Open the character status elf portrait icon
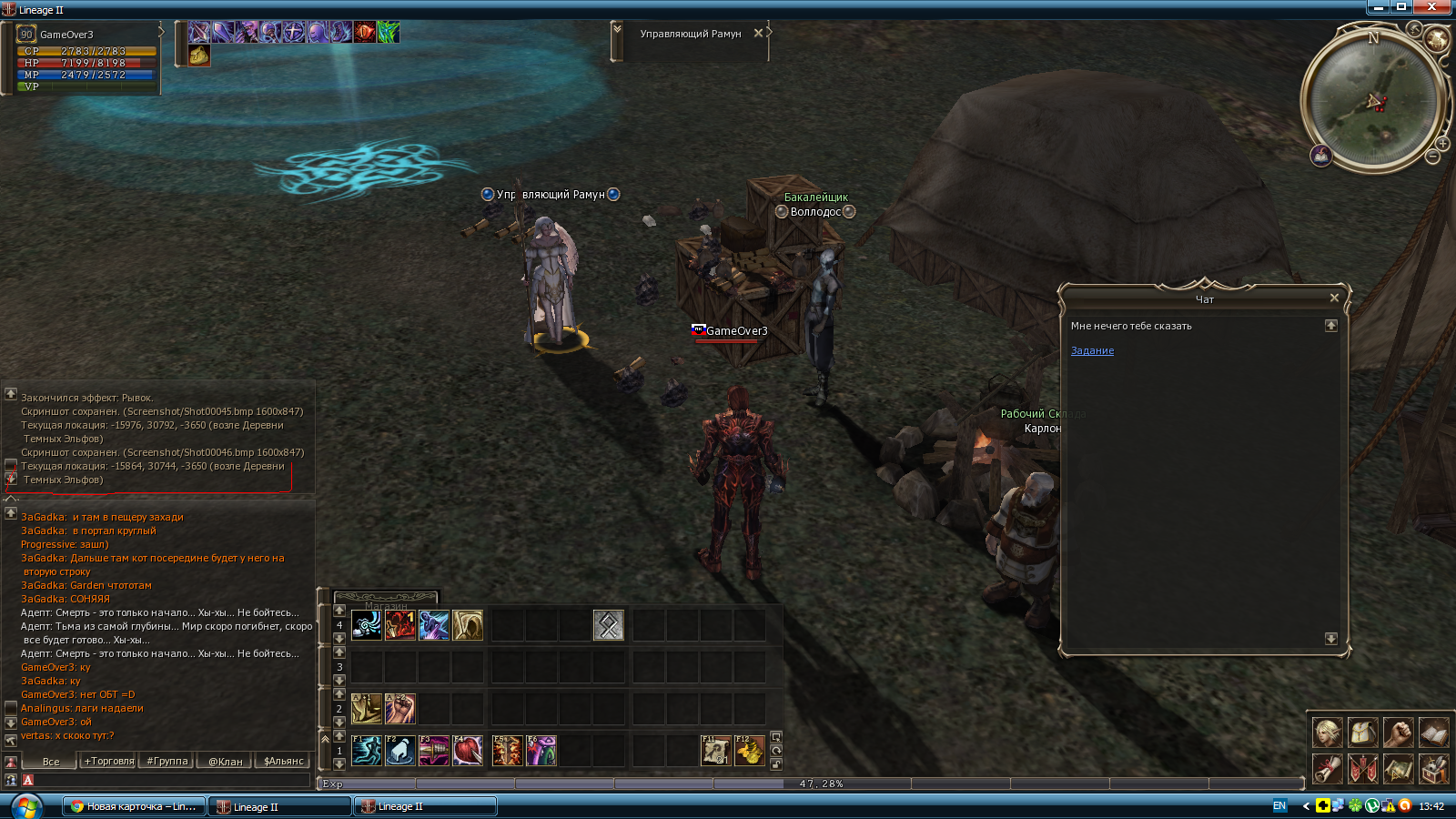The image size is (1456, 819). [x=1327, y=732]
